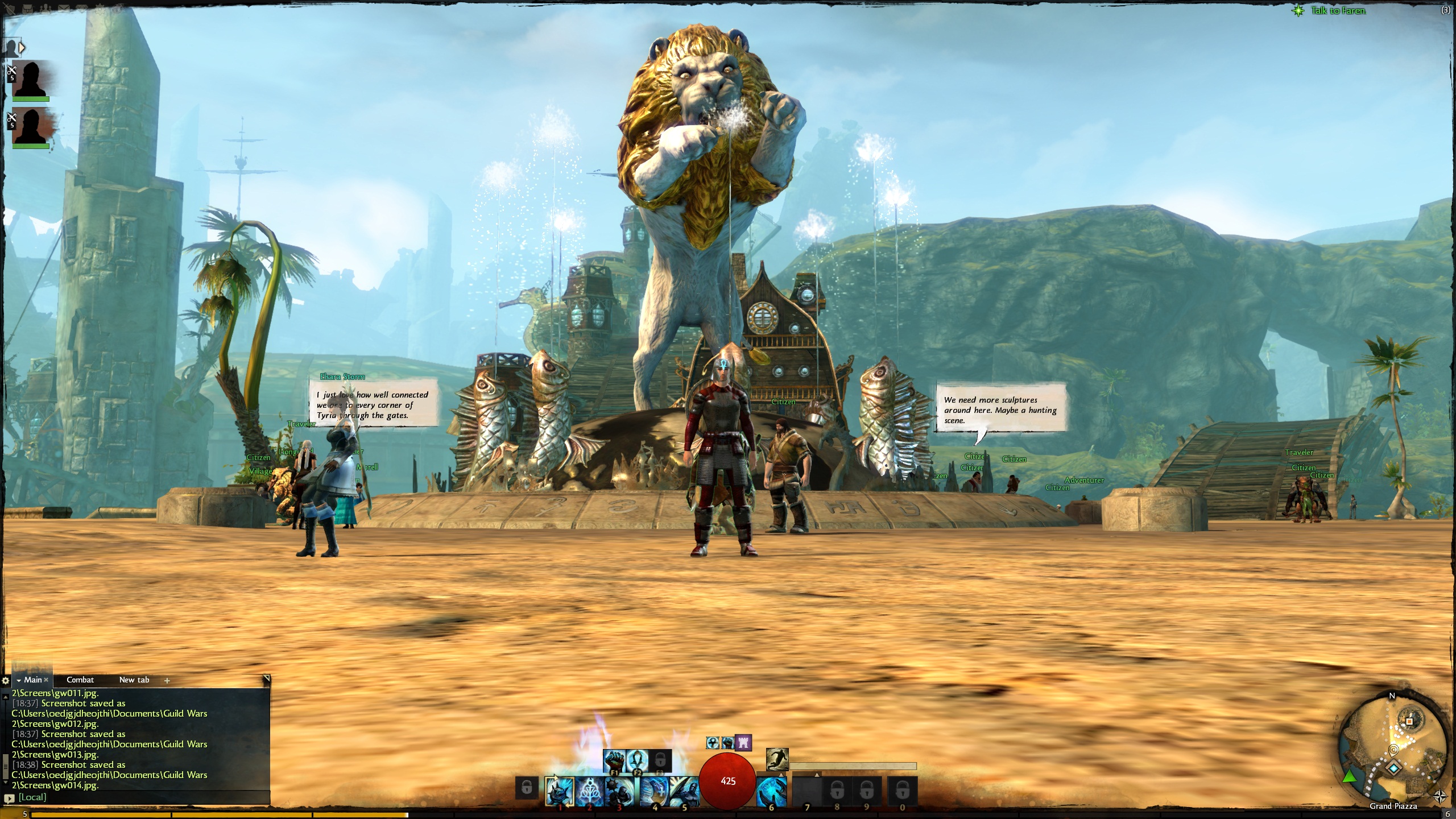Screen dimensions: 1456x819
Task: Activate the F2 virtue skill
Action: (637, 760)
